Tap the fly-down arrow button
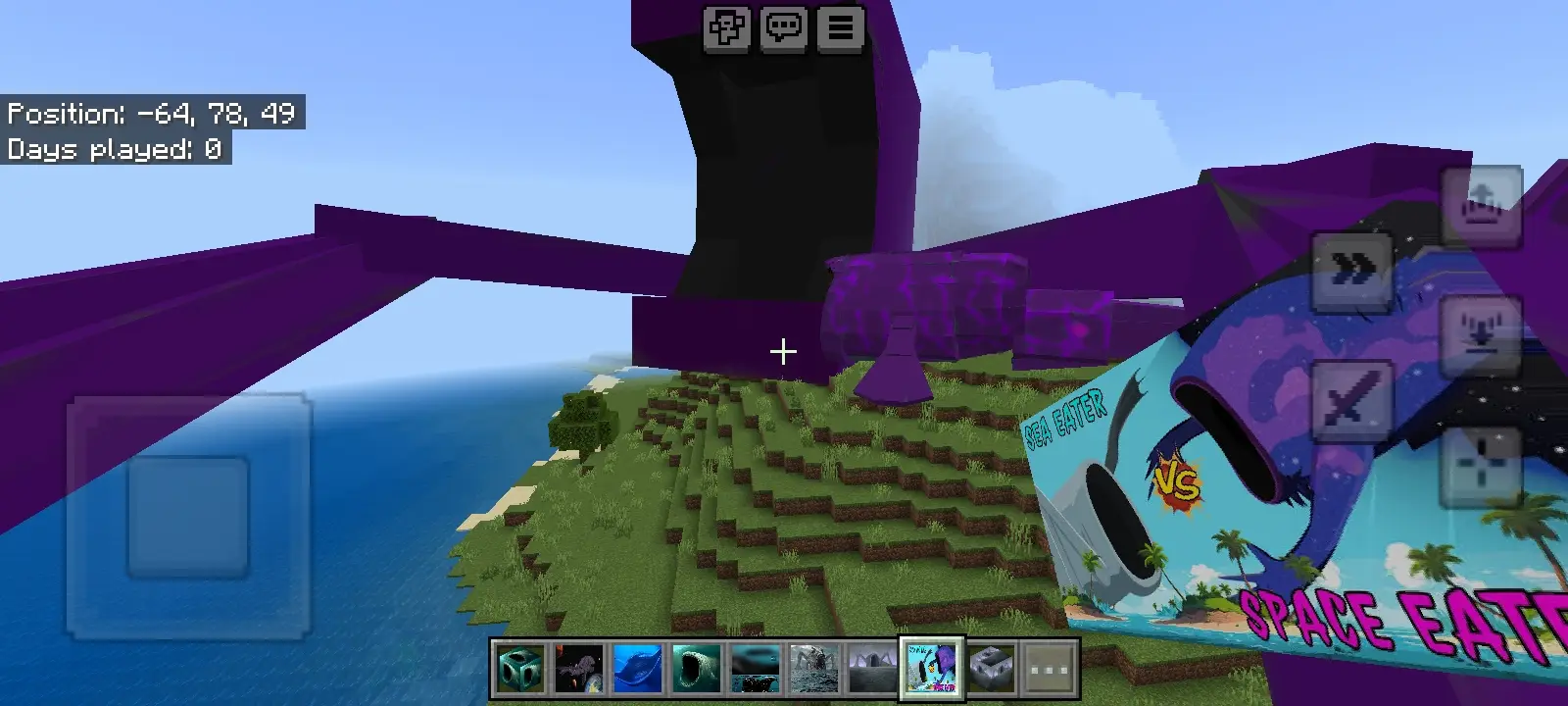Image resolution: width=1568 pixels, height=706 pixels. (1481, 335)
